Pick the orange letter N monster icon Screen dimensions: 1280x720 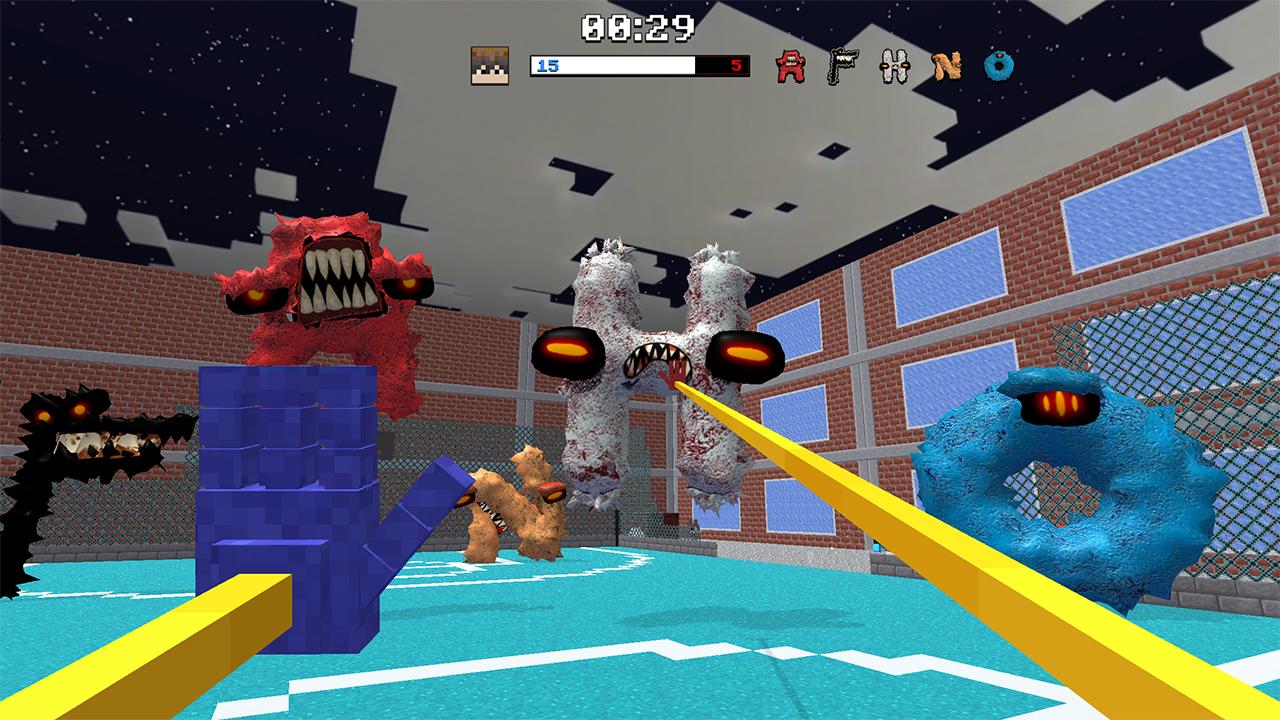point(946,67)
